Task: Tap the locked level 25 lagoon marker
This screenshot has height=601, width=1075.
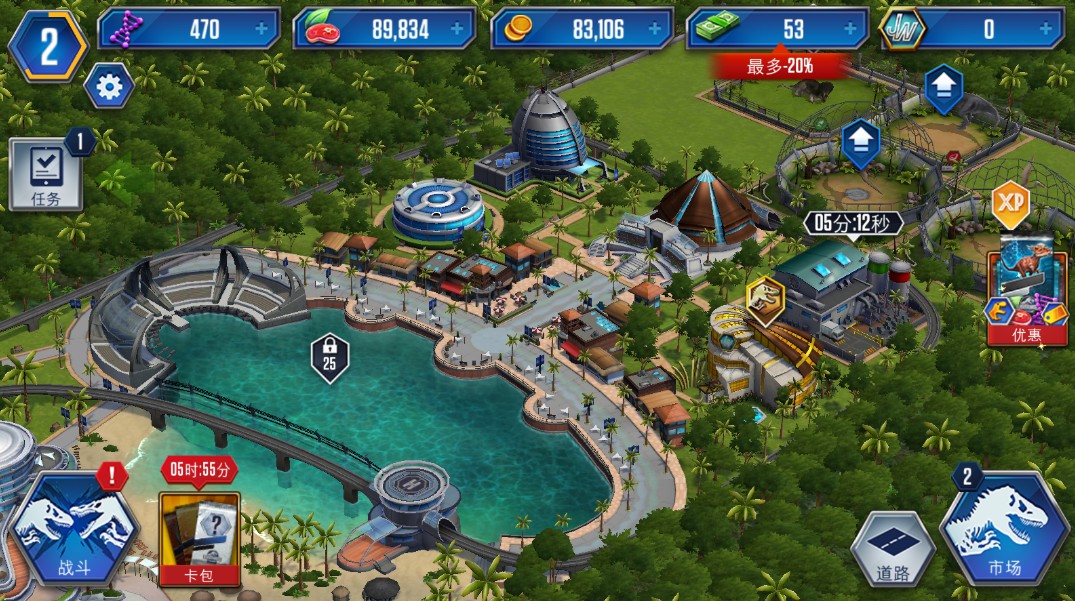Action: pyautogui.click(x=329, y=355)
